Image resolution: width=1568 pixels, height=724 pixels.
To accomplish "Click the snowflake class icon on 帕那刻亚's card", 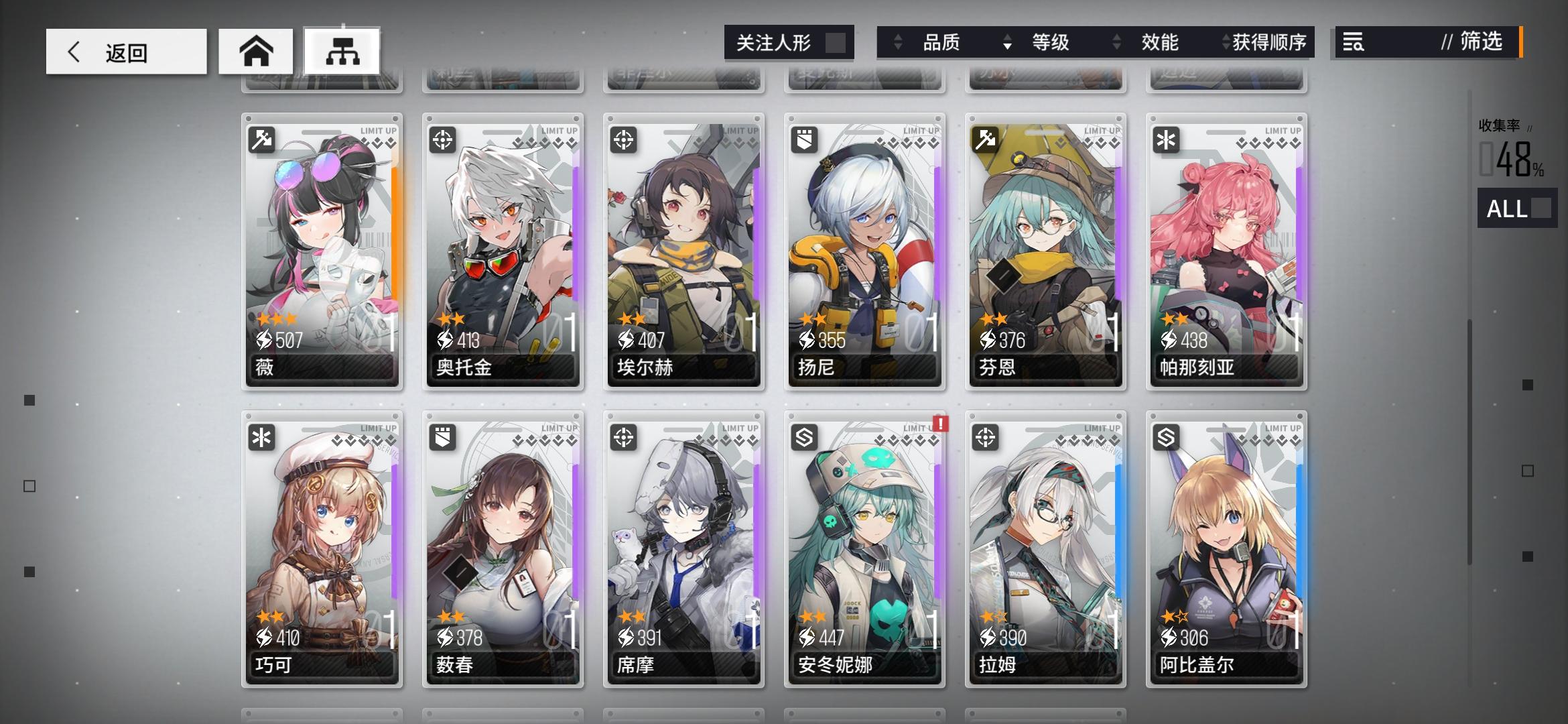I will [x=1167, y=138].
